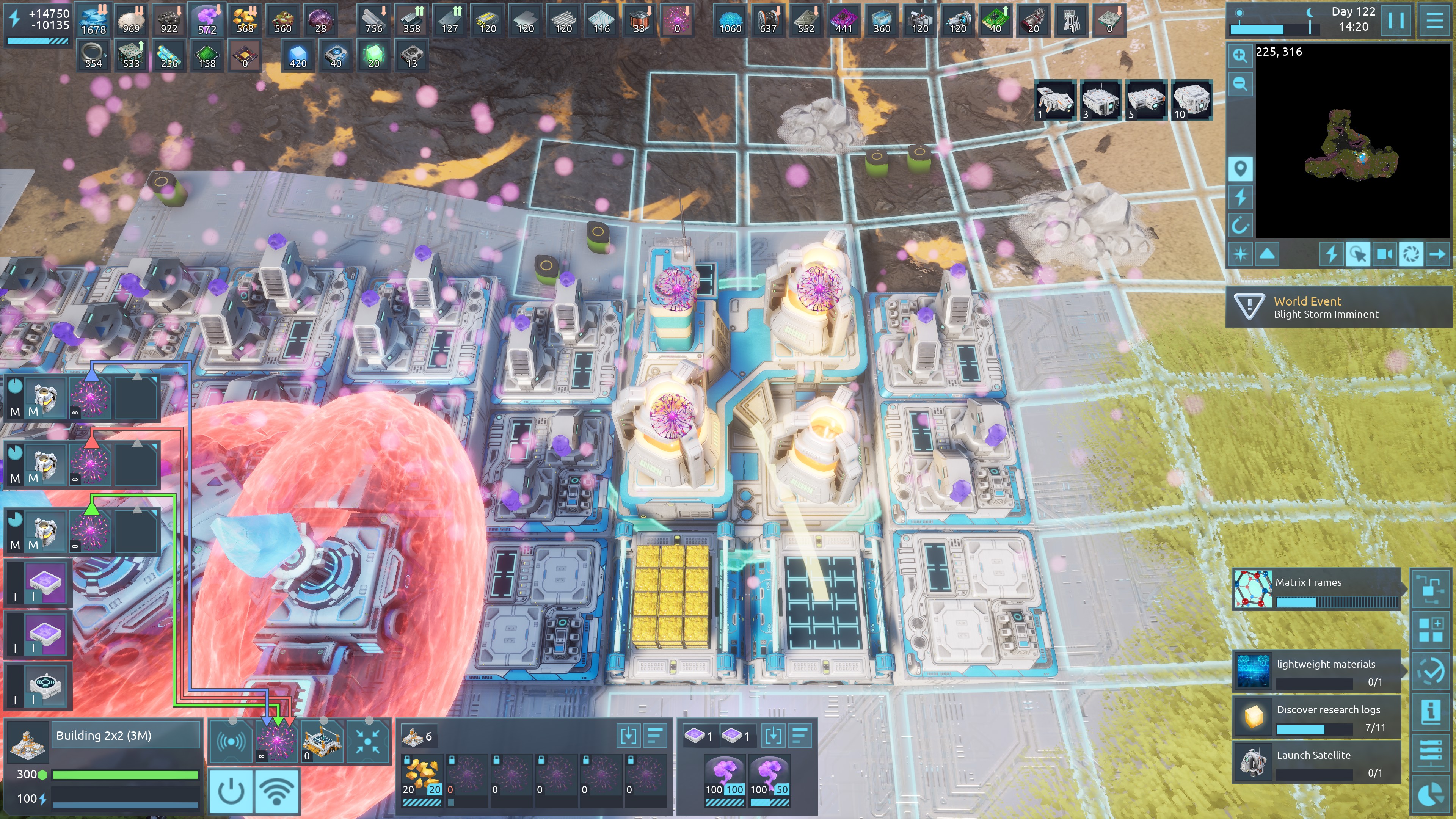Select the Building 2x2 (3M) portrait

(27, 740)
